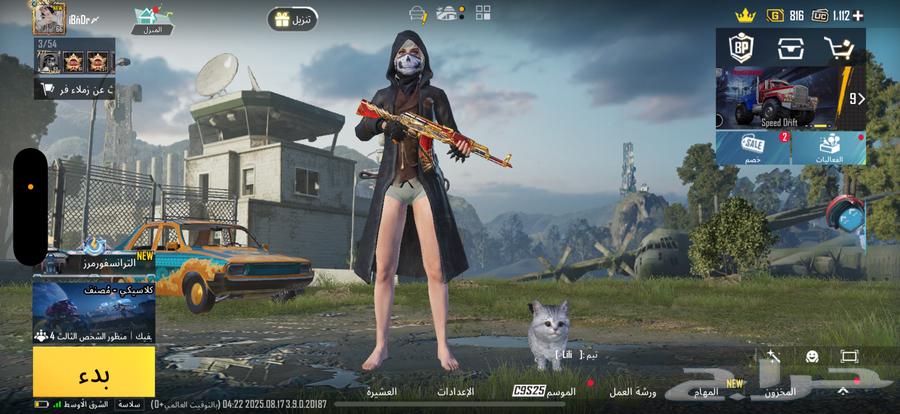Open the SALE discount panel
The height and width of the screenshot is (414, 900).
click(x=753, y=149)
